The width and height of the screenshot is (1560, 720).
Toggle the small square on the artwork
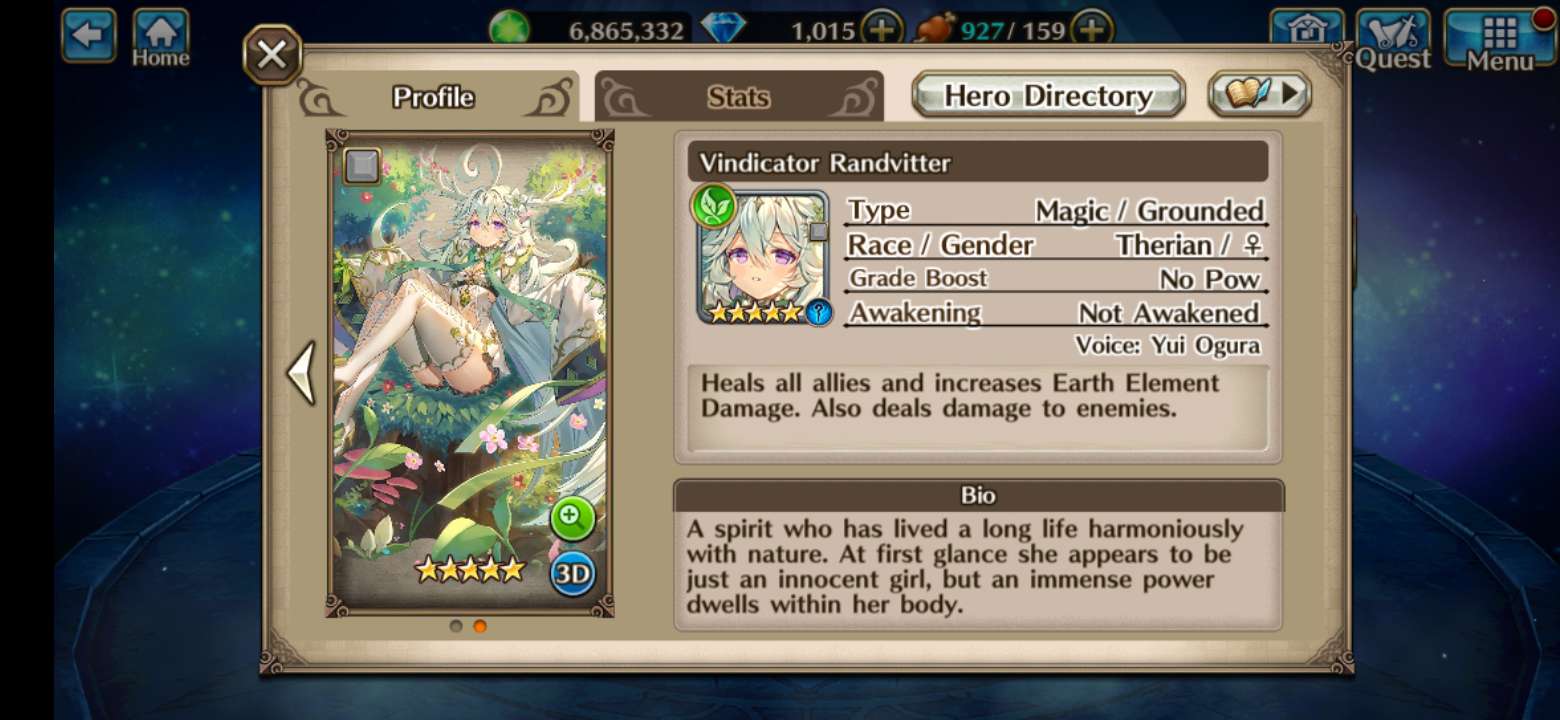362,166
